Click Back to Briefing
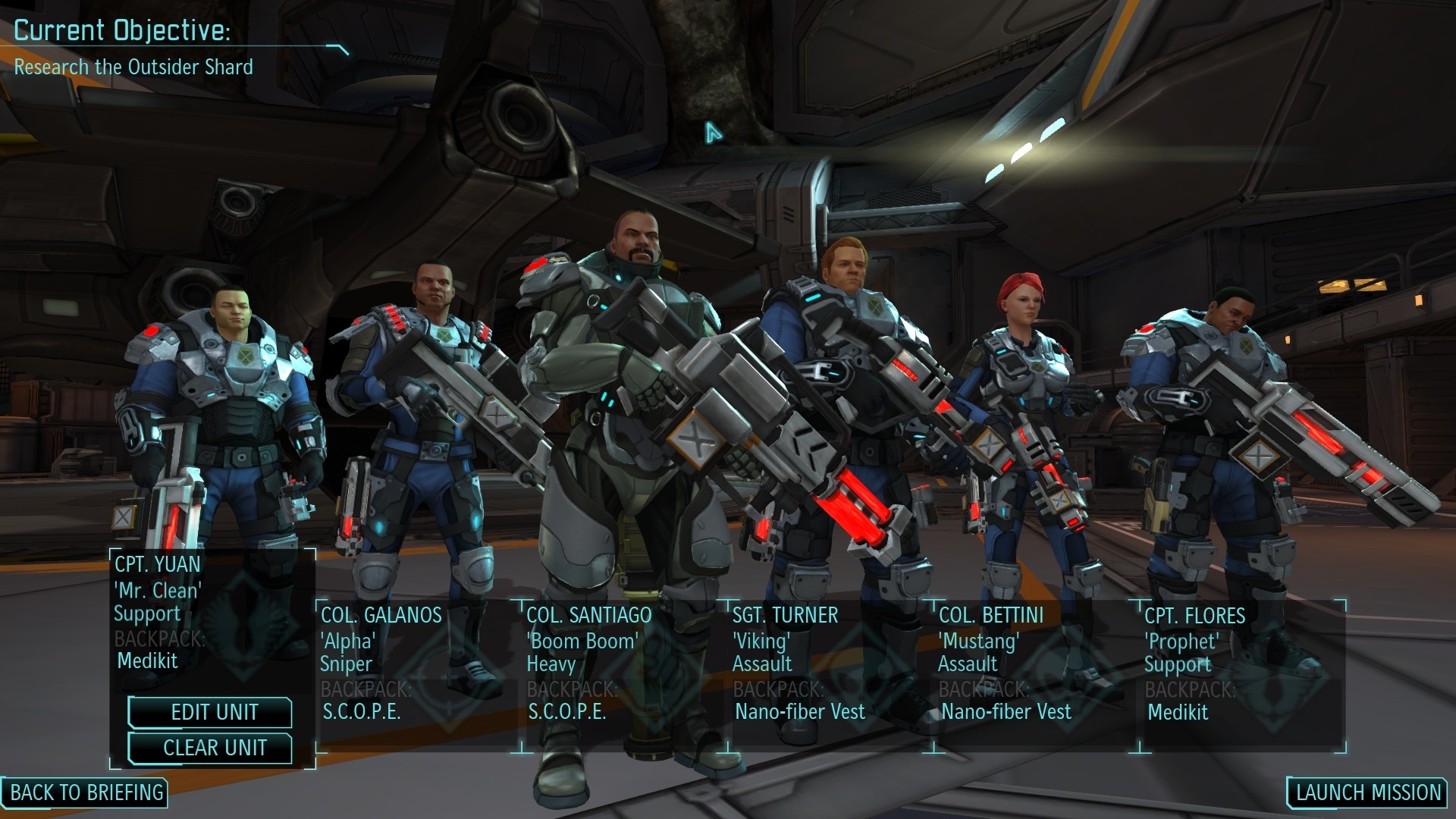Image resolution: width=1456 pixels, height=819 pixels. (x=86, y=793)
